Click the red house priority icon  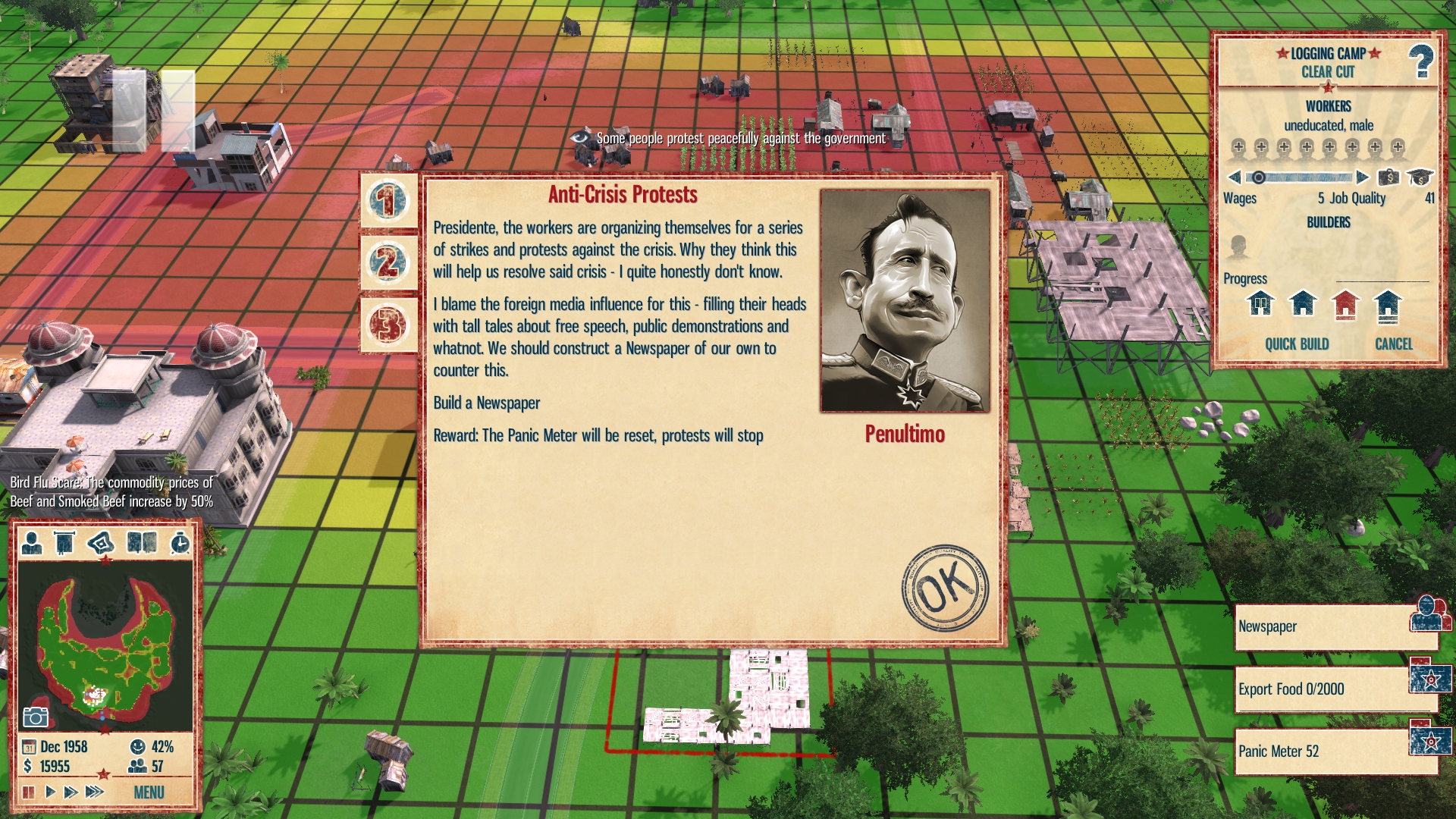pos(1345,305)
